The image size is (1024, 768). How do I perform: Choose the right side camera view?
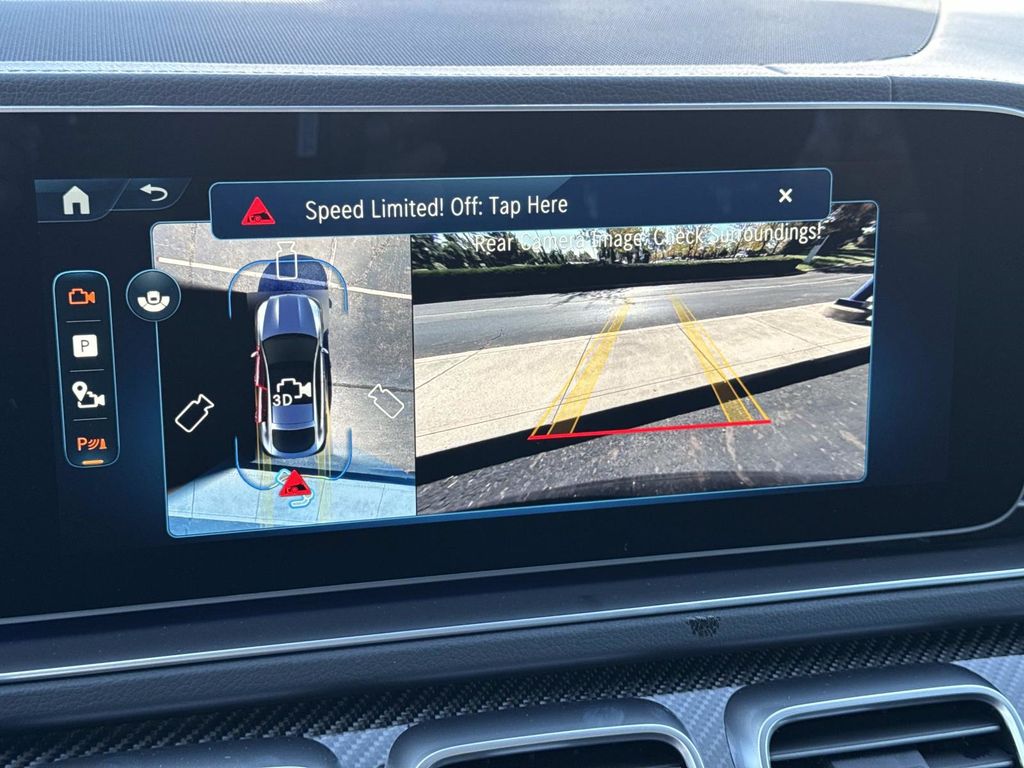(385, 400)
